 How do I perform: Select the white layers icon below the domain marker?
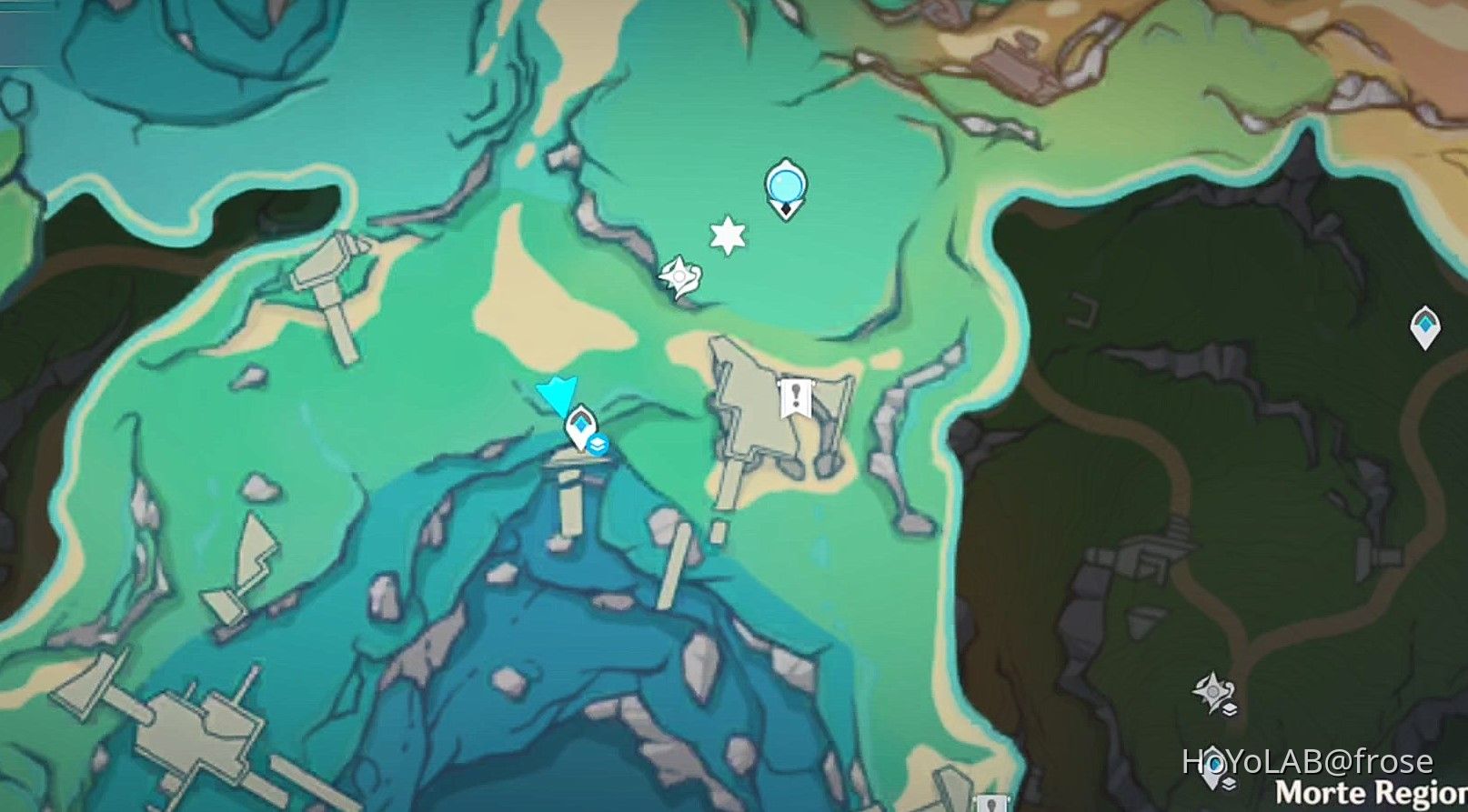pos(1229,707)
